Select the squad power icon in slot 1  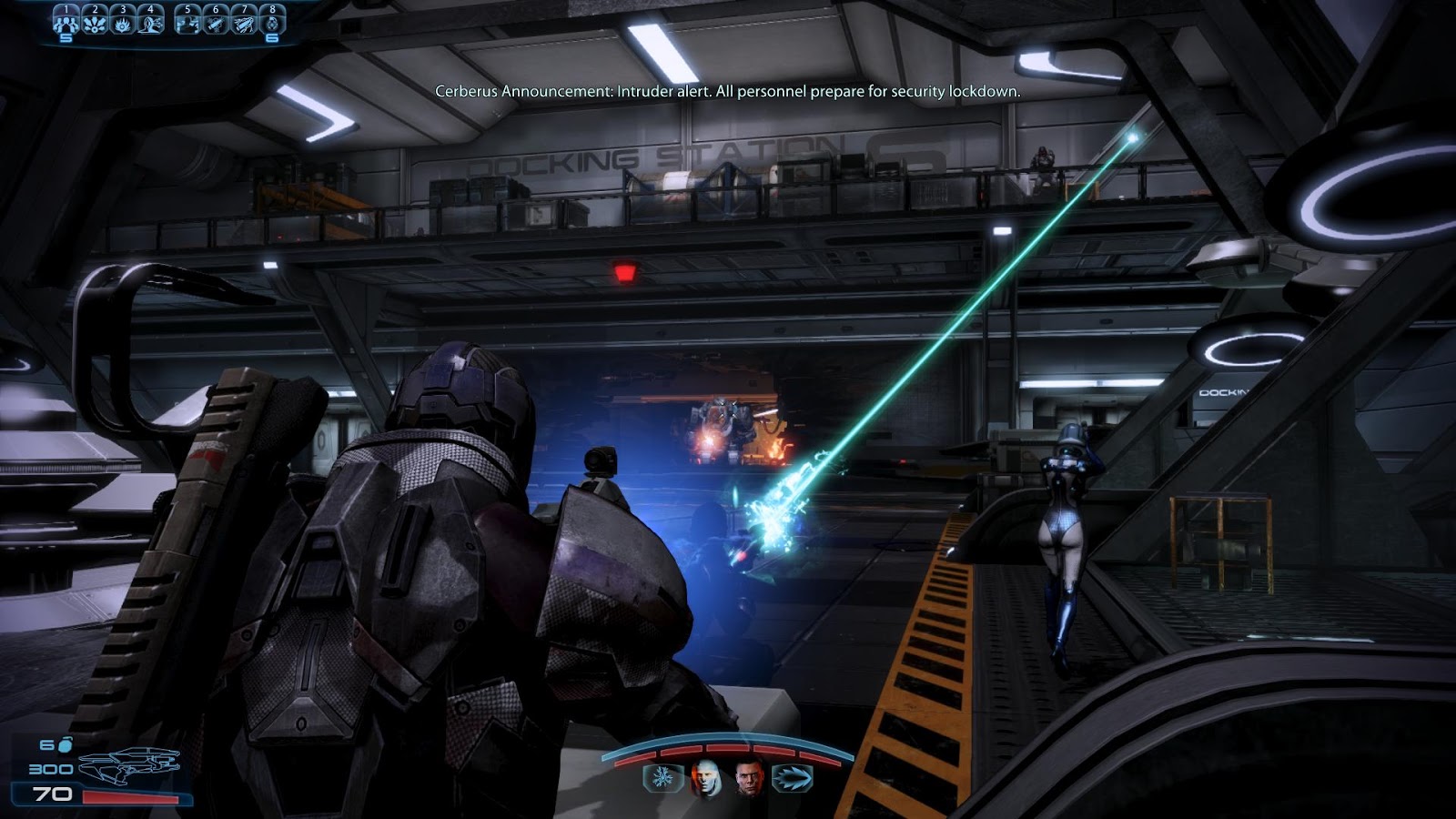point(66,25)
